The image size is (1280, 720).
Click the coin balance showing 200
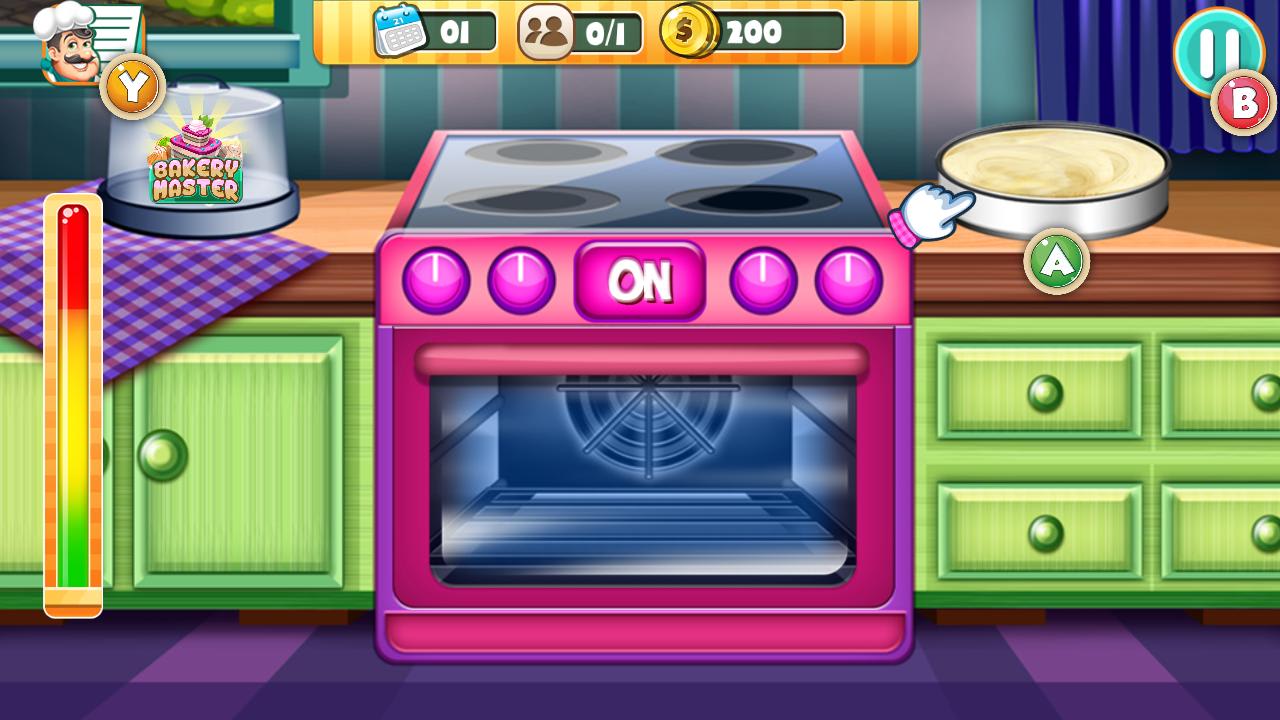tap(755, 31)
